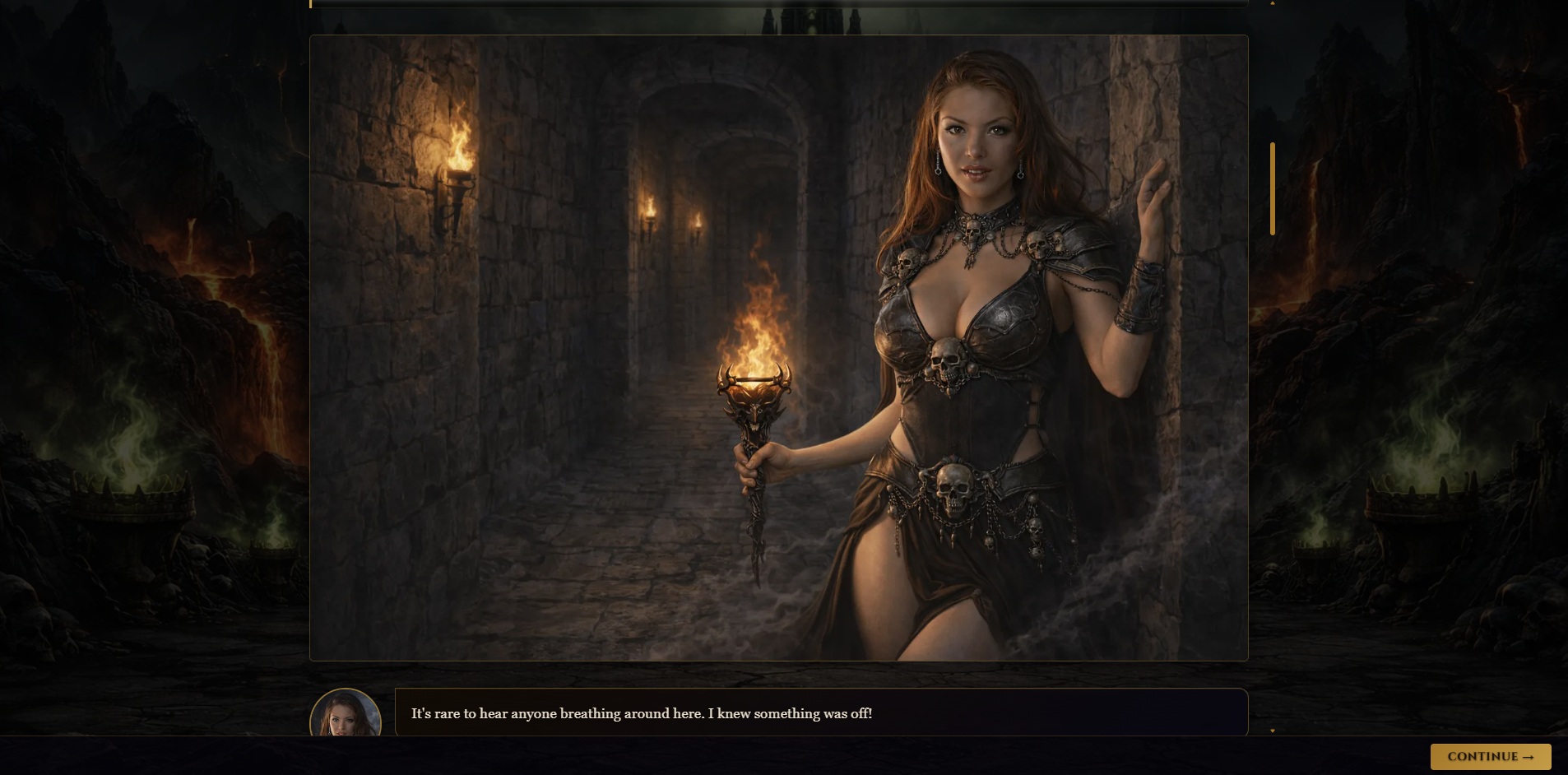This screenshot has width=1568, height=775.
Task: Select the speaker's round portrait
Action: (346, 714)
